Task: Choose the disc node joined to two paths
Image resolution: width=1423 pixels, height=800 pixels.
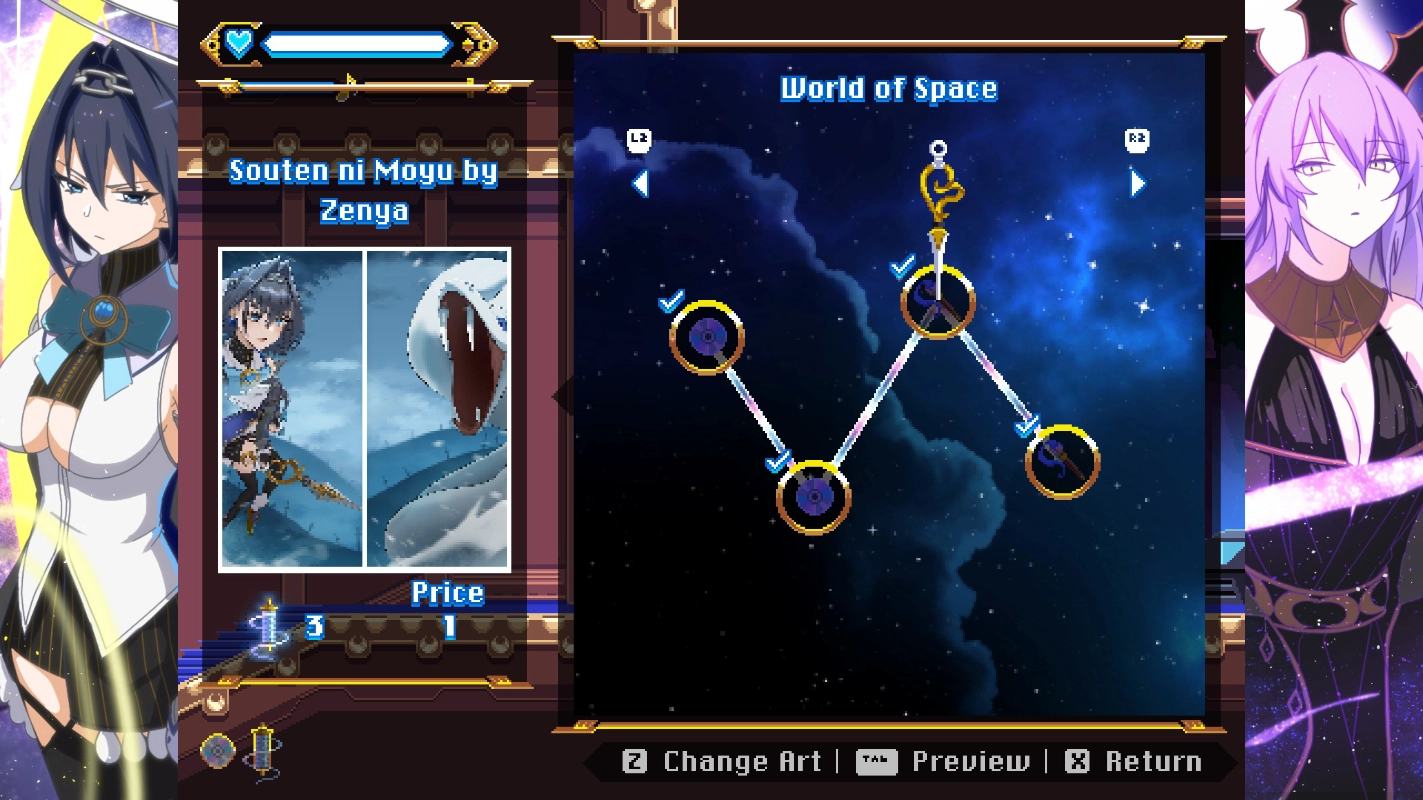Action: pos(814,497)
